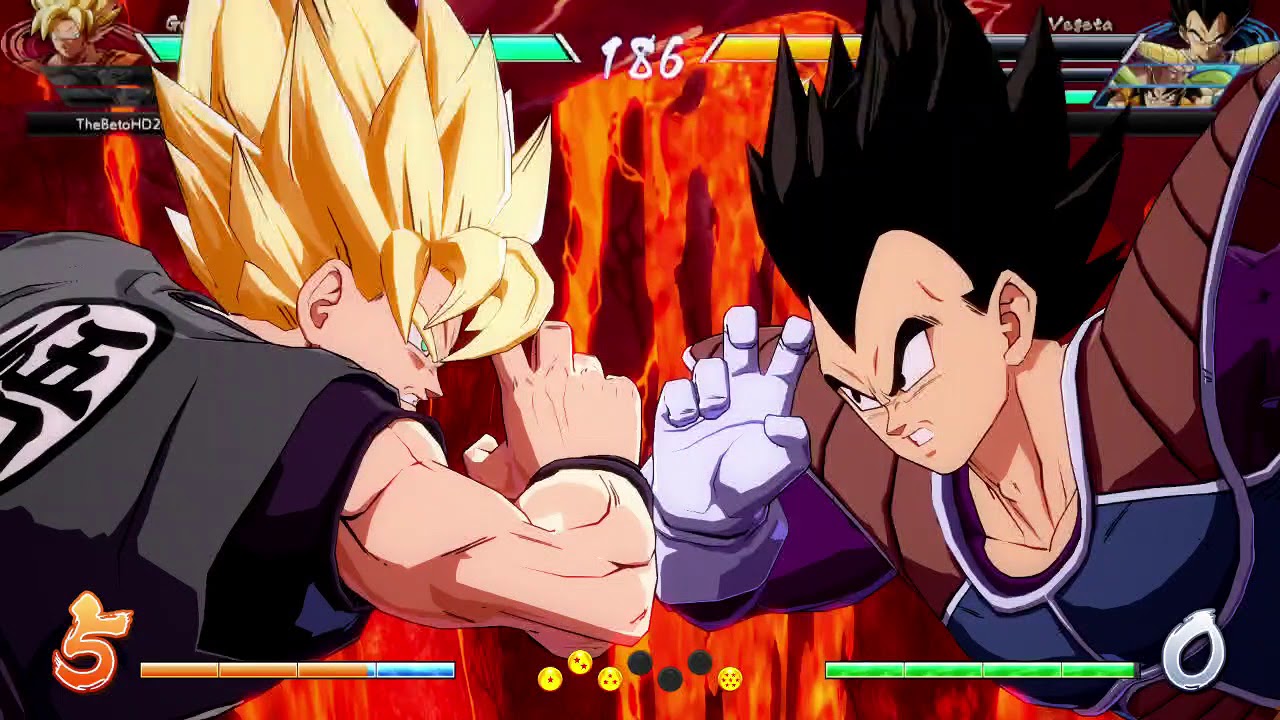Click the first yellow Dragon Ball icon
Image resolution: width=1280 pixels, height=720 pixels.
551,679
